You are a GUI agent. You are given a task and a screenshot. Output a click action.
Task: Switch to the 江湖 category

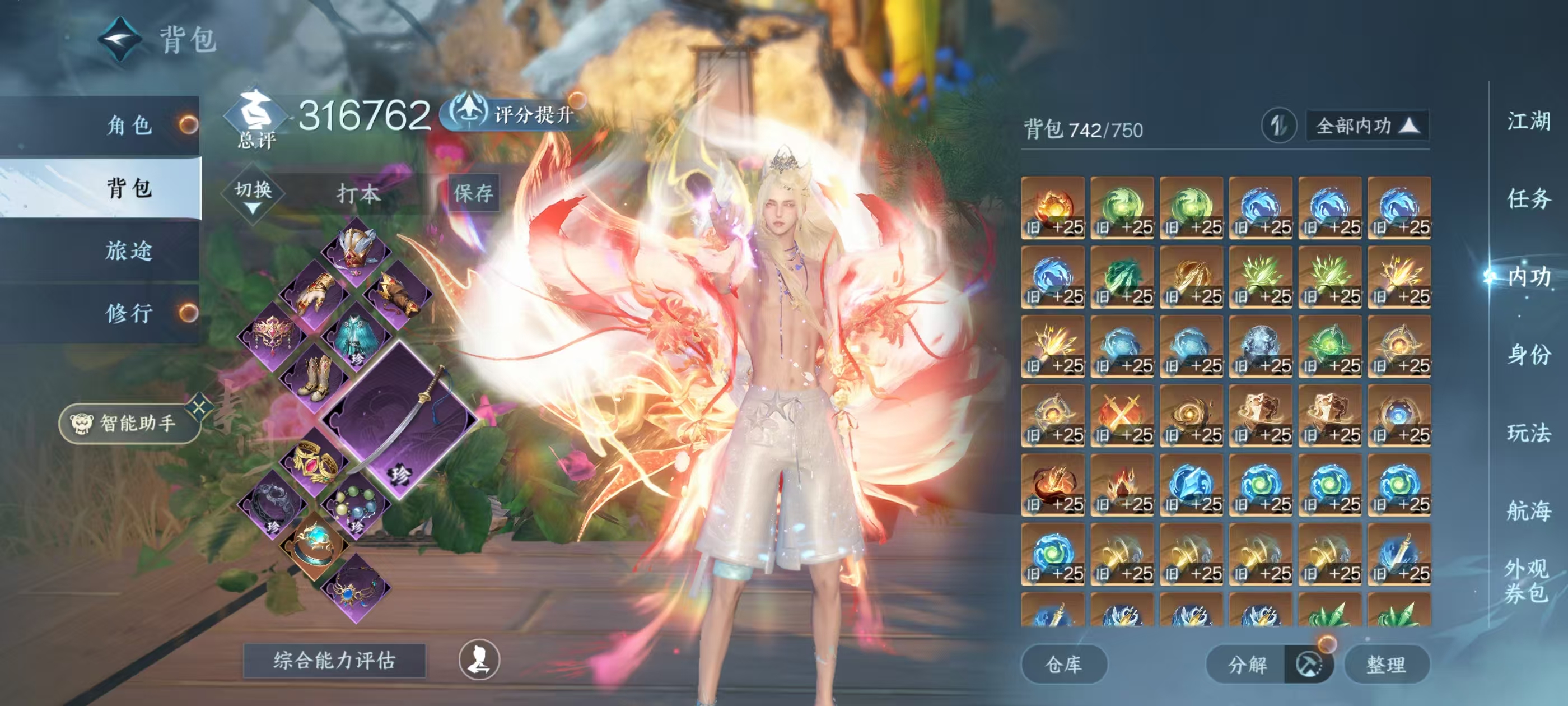(1528, 120)
